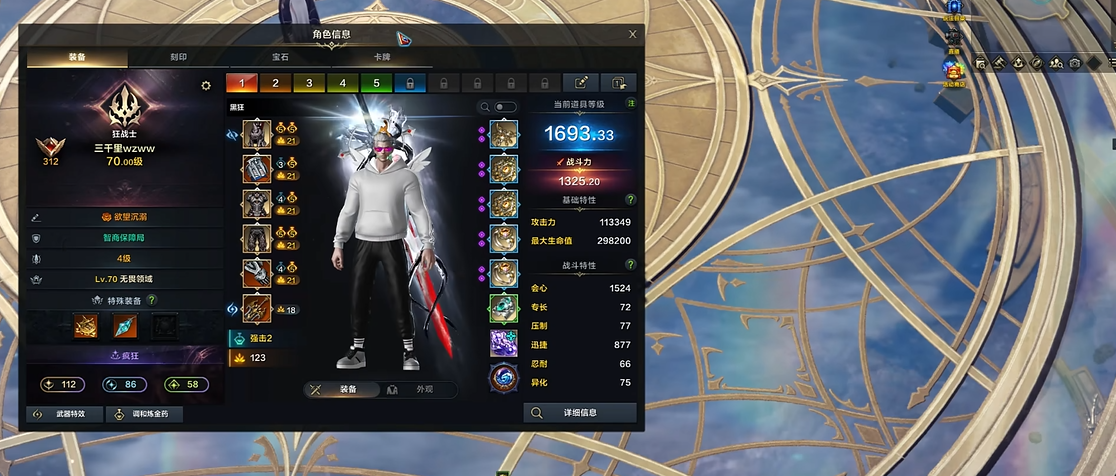Image resolution: width=1116 pixels, height=476 pixels.
Task: Select equipment preset 2
Action: click(x=275, y=83)
